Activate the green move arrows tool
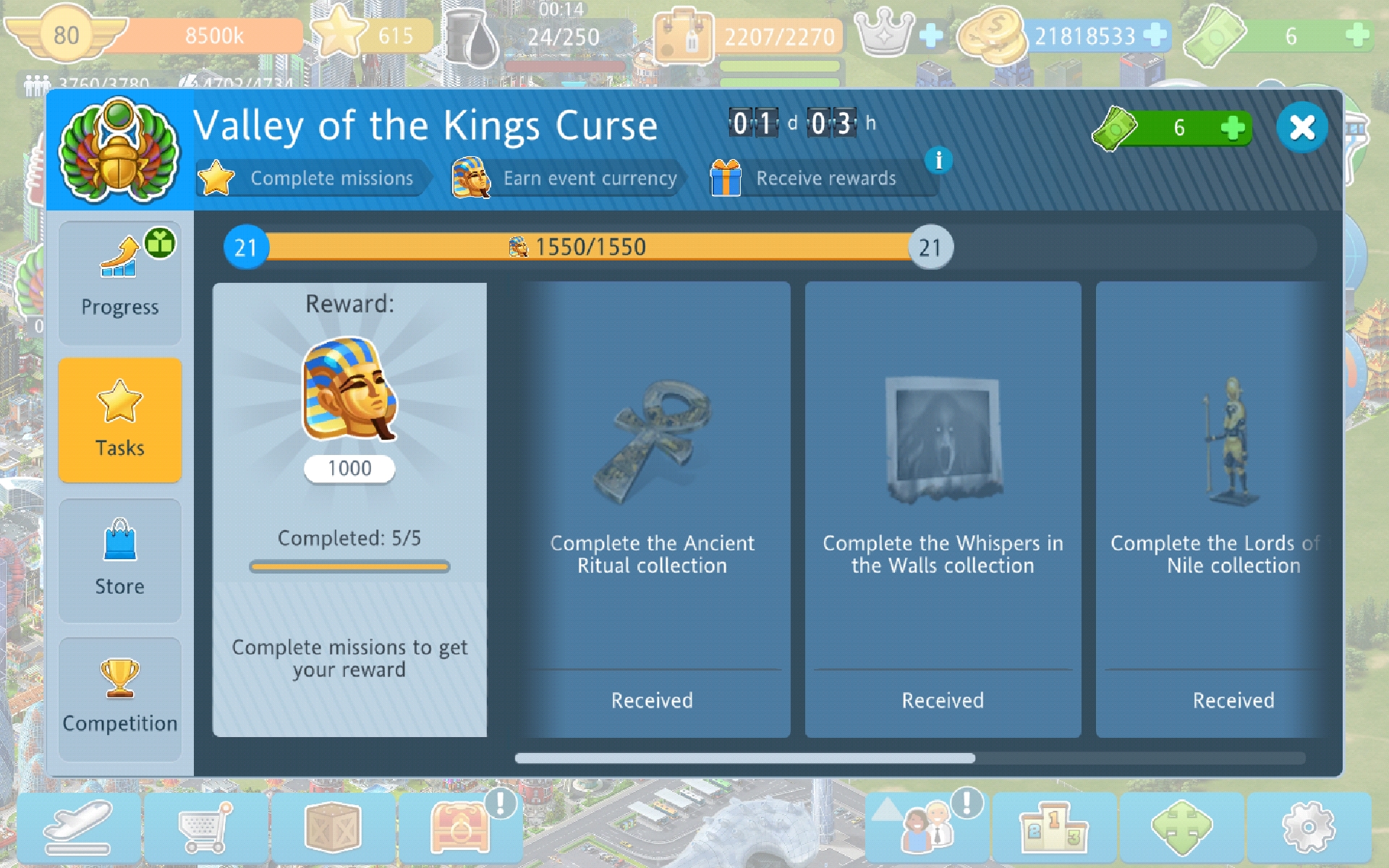The image size is (1389, 868). (1181, 827)
